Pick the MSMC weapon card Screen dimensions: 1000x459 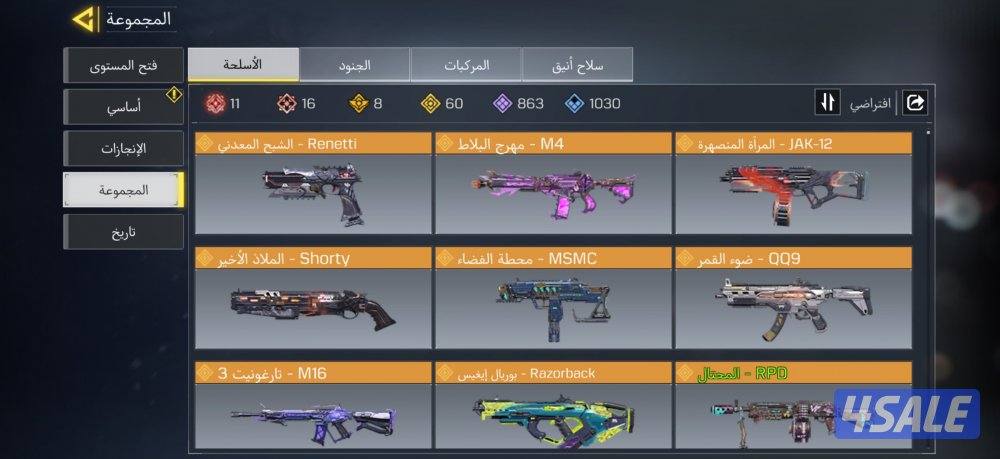click(x=553, y=299)
